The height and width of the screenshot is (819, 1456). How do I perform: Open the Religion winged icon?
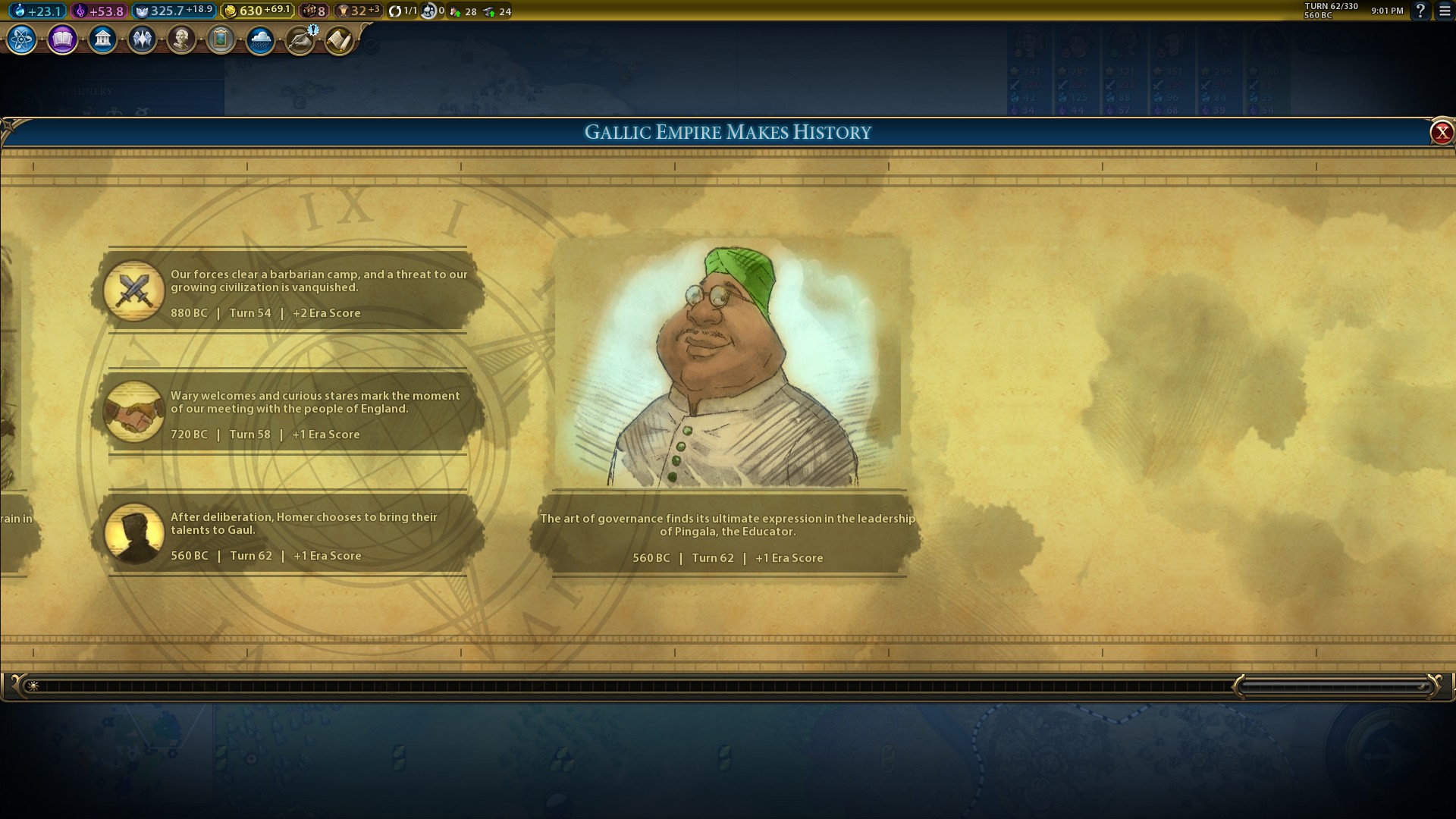[142, 39]
